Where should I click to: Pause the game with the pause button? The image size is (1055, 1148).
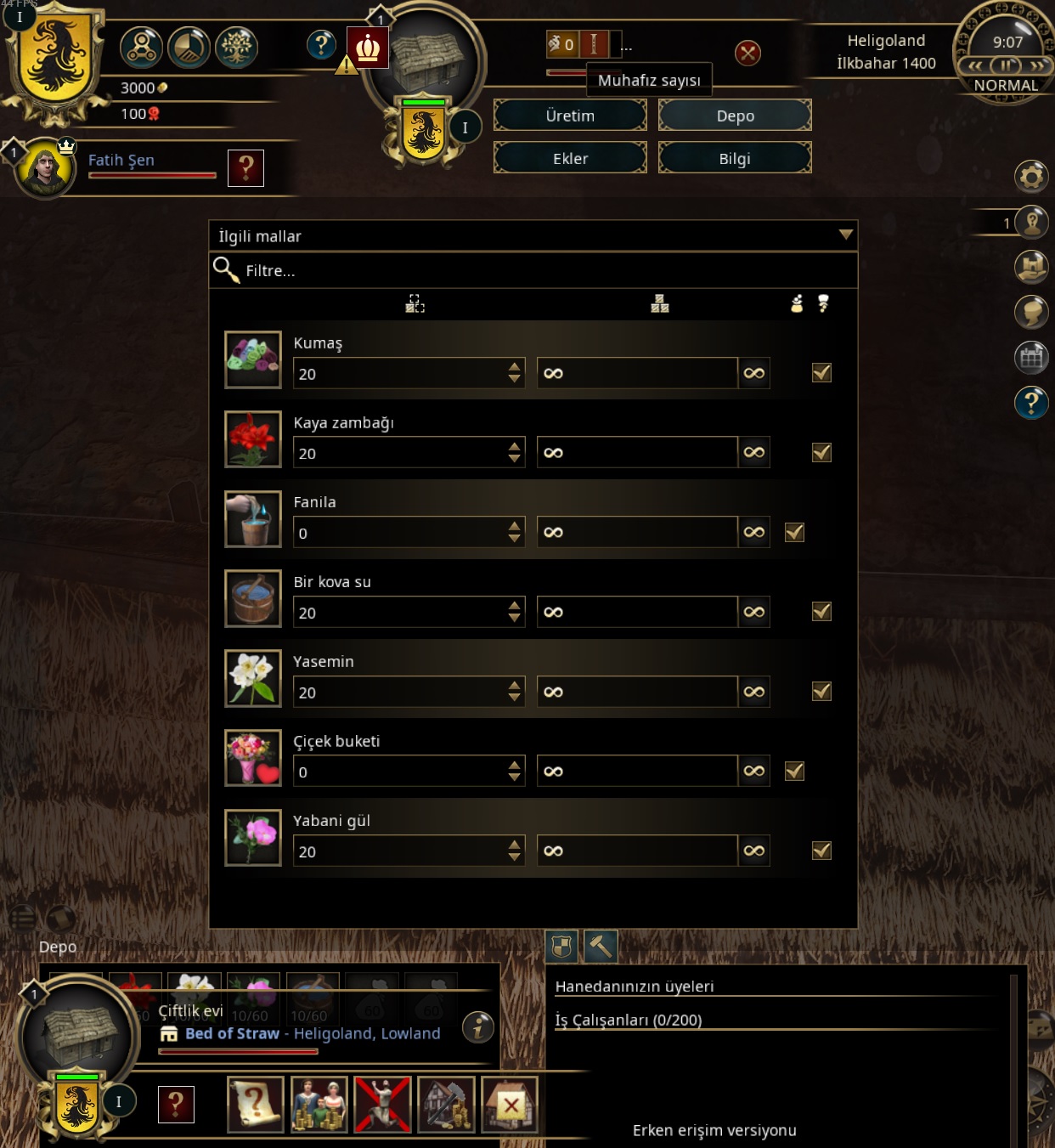1007,65
